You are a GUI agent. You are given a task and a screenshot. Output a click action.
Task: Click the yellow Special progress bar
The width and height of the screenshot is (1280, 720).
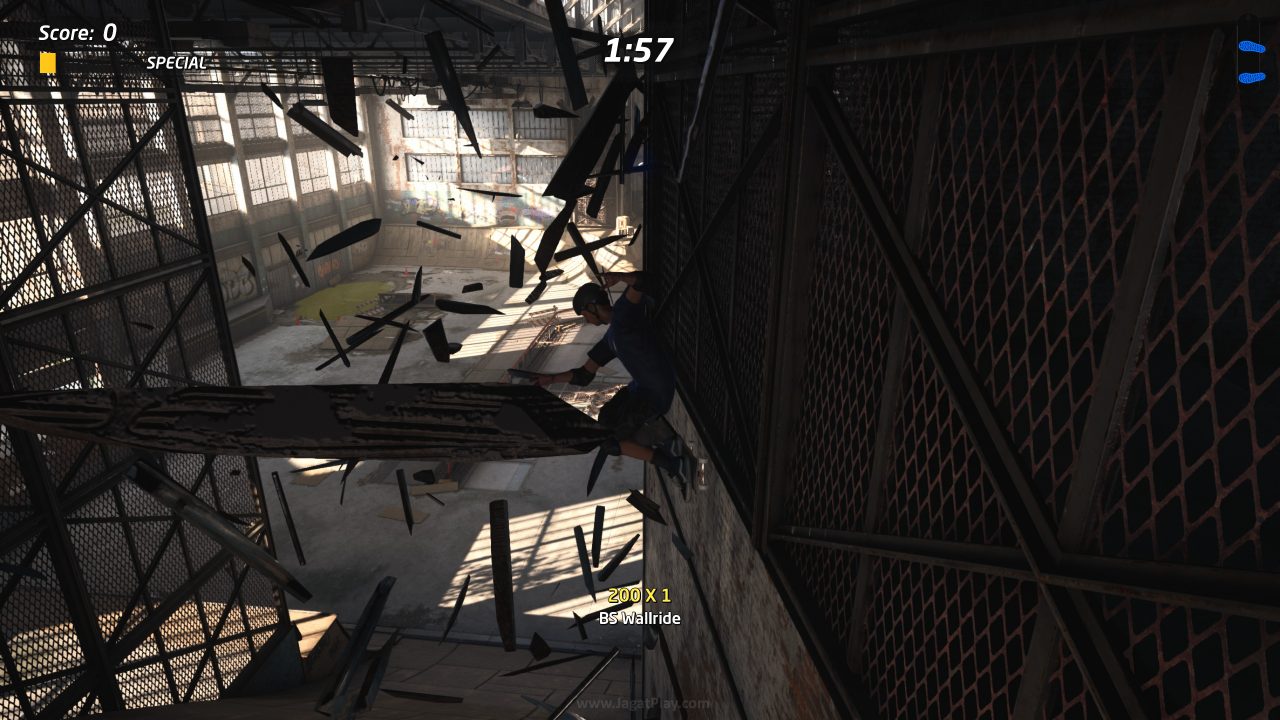pyautogui.click(x=46, y=62)
